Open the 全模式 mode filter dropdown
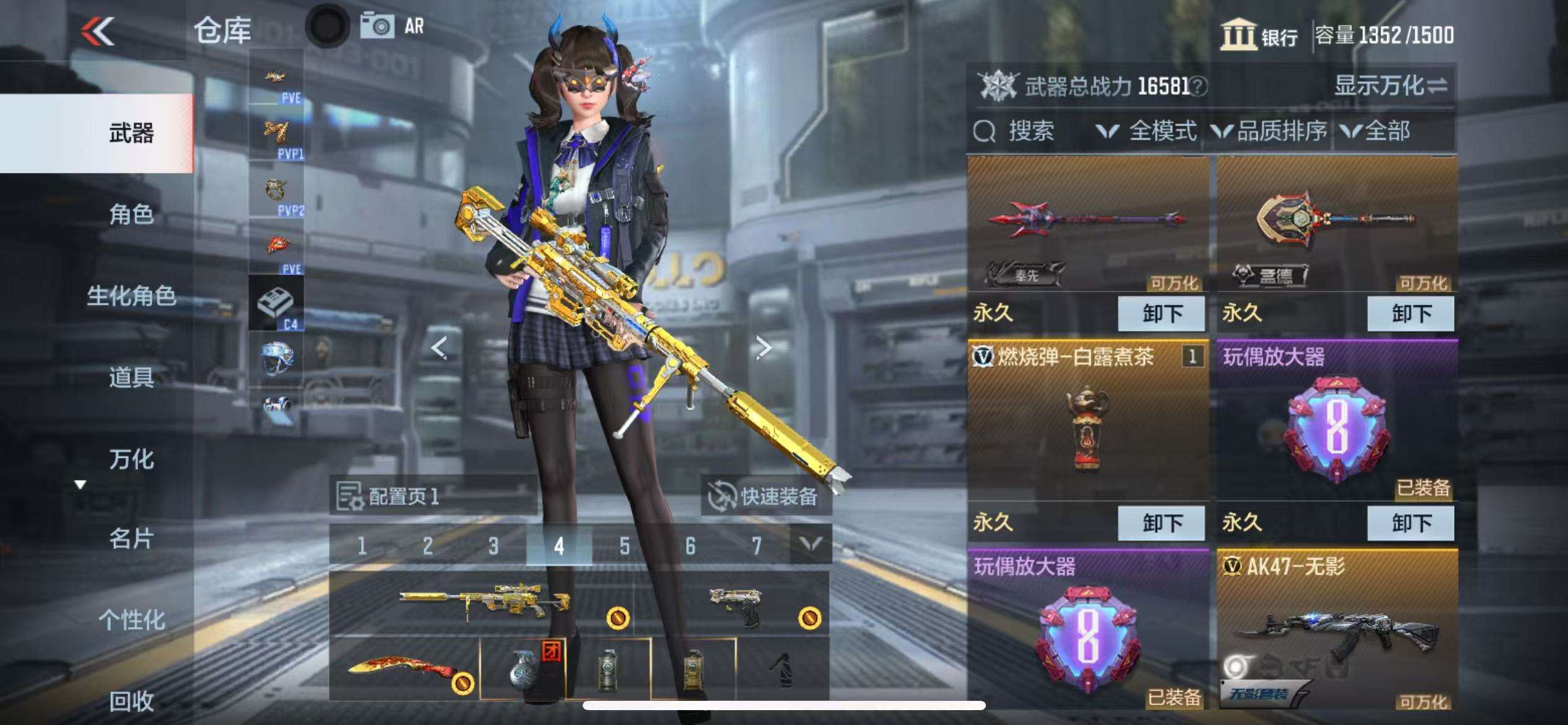Screen dimensions: 1568x725 pos(1147,131)
